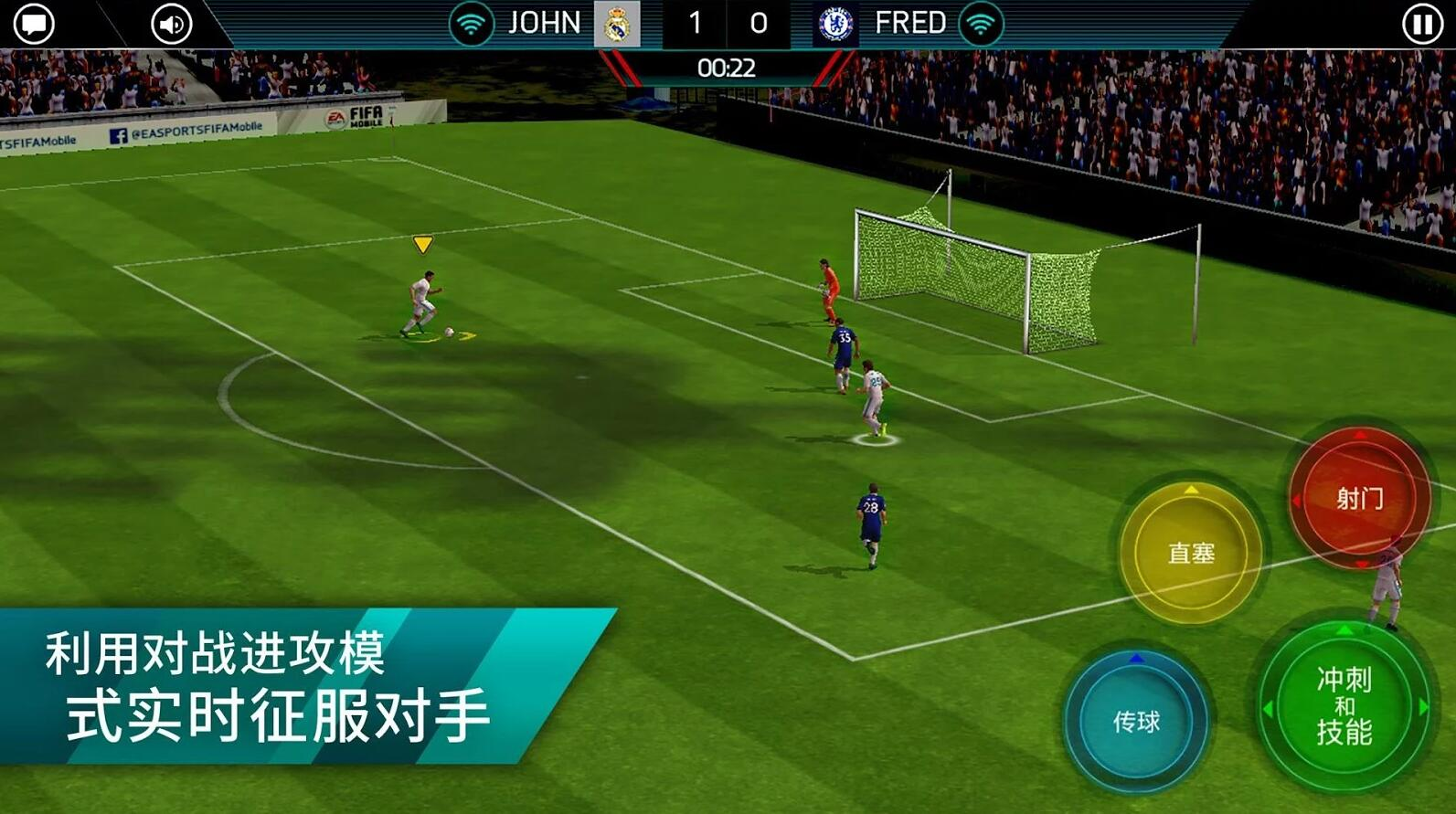The width and height of the screenshot is (1456, 814).
Task: Select the score display showing 1-0
Action: [725, 23]
